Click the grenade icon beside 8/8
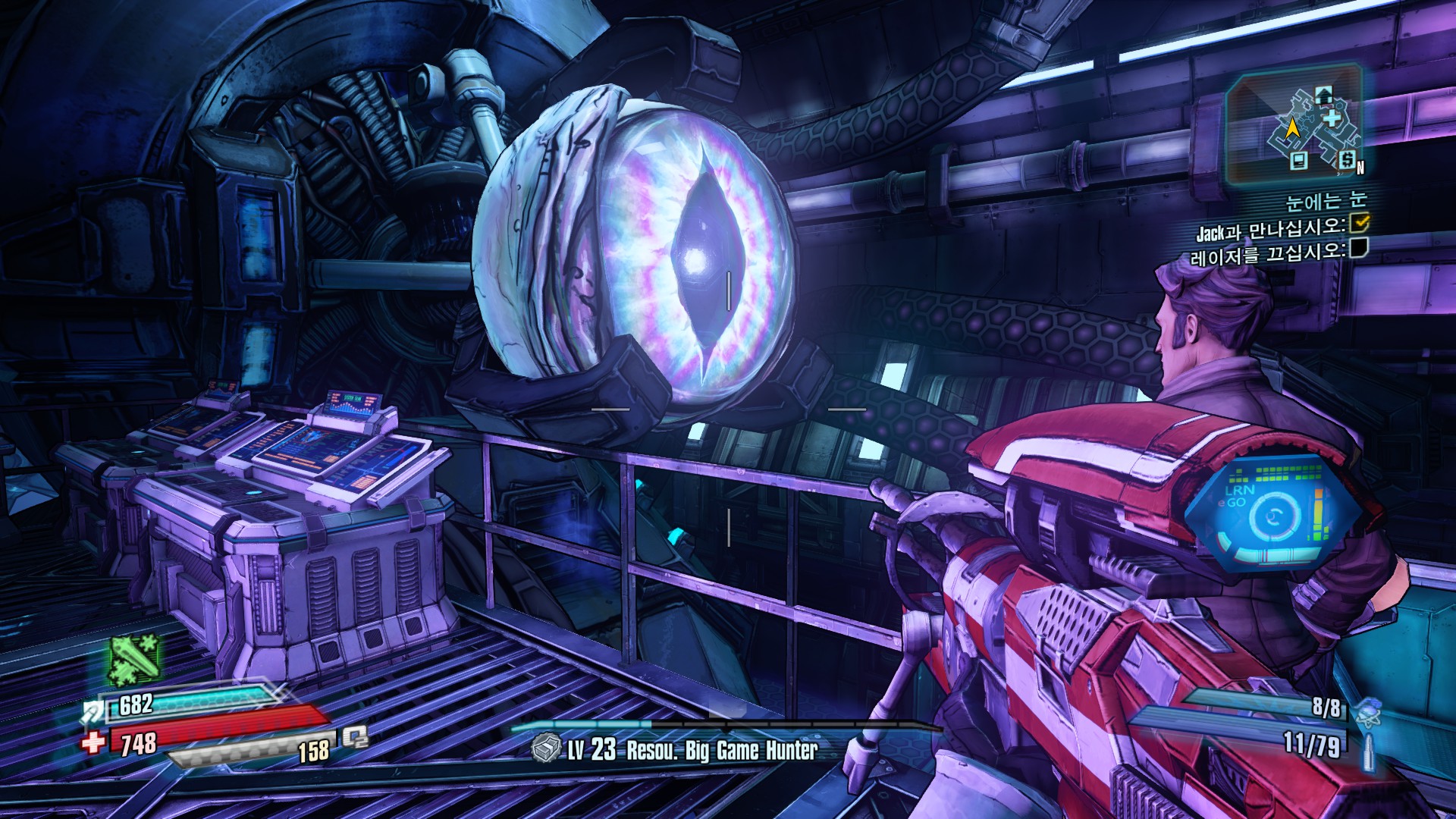This screenshot has width=1456, height=819. click(x=1368, y=711)
